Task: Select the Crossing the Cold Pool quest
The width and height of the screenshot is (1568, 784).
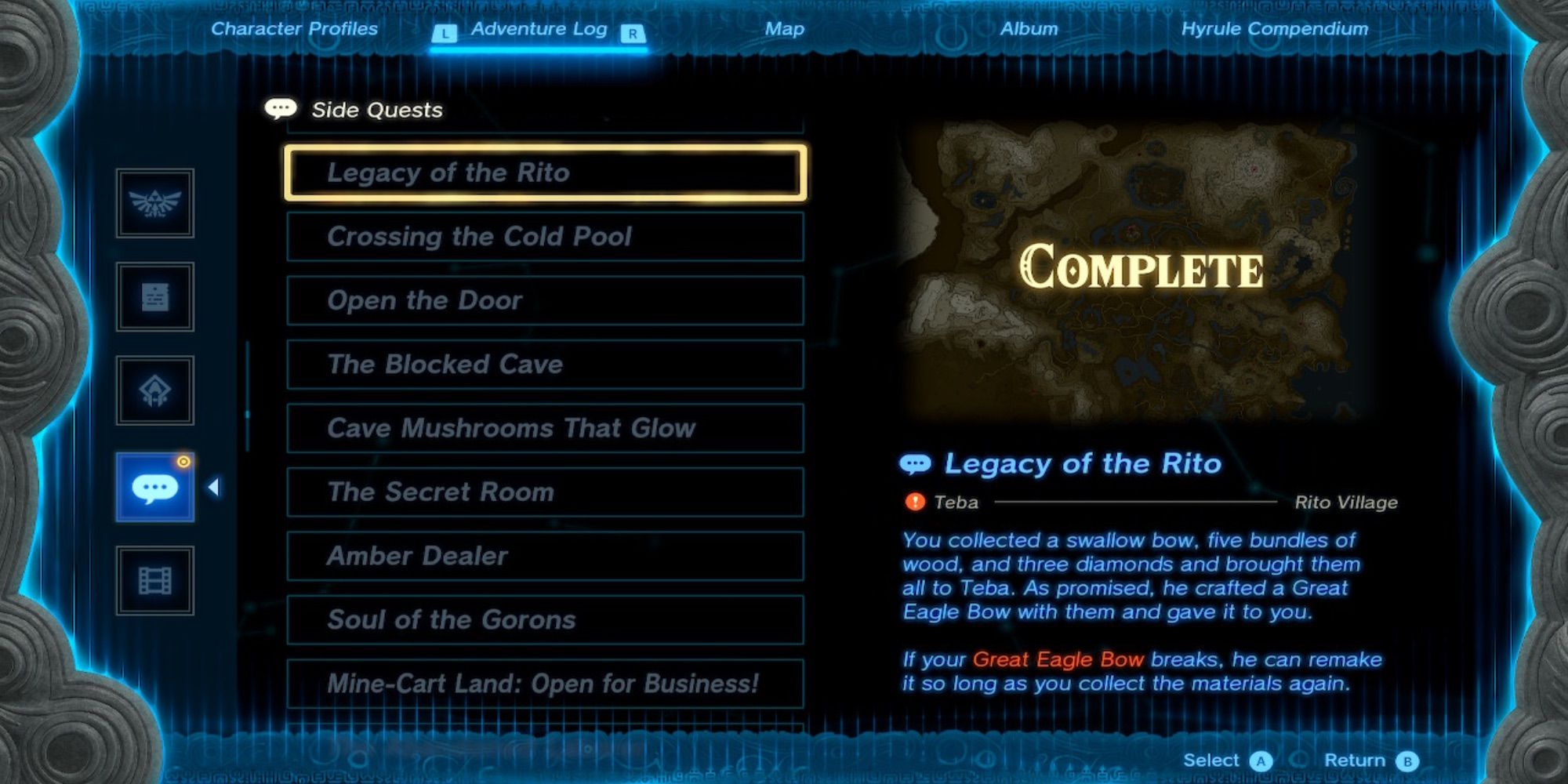Action: point(545,237)
